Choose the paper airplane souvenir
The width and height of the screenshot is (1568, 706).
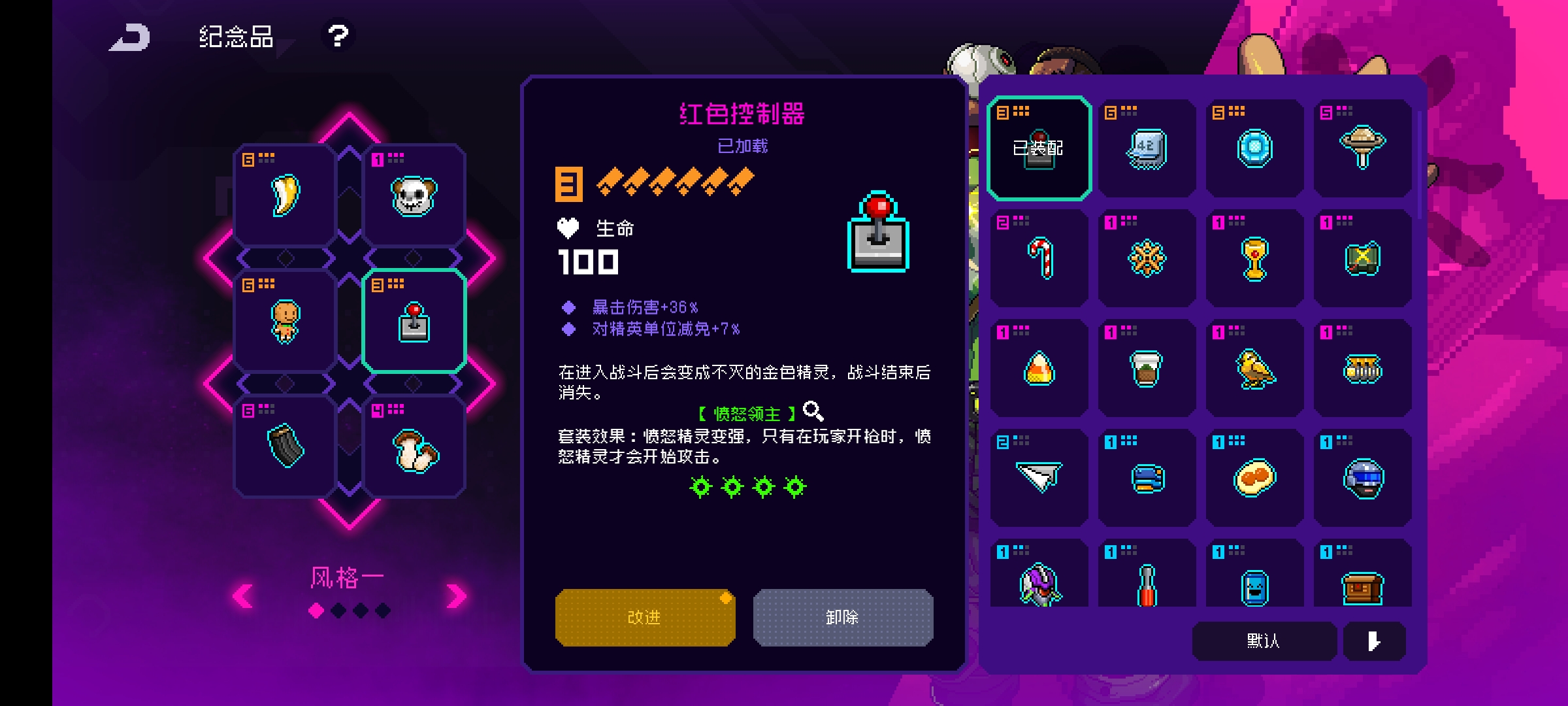(x=1039, y=478)
